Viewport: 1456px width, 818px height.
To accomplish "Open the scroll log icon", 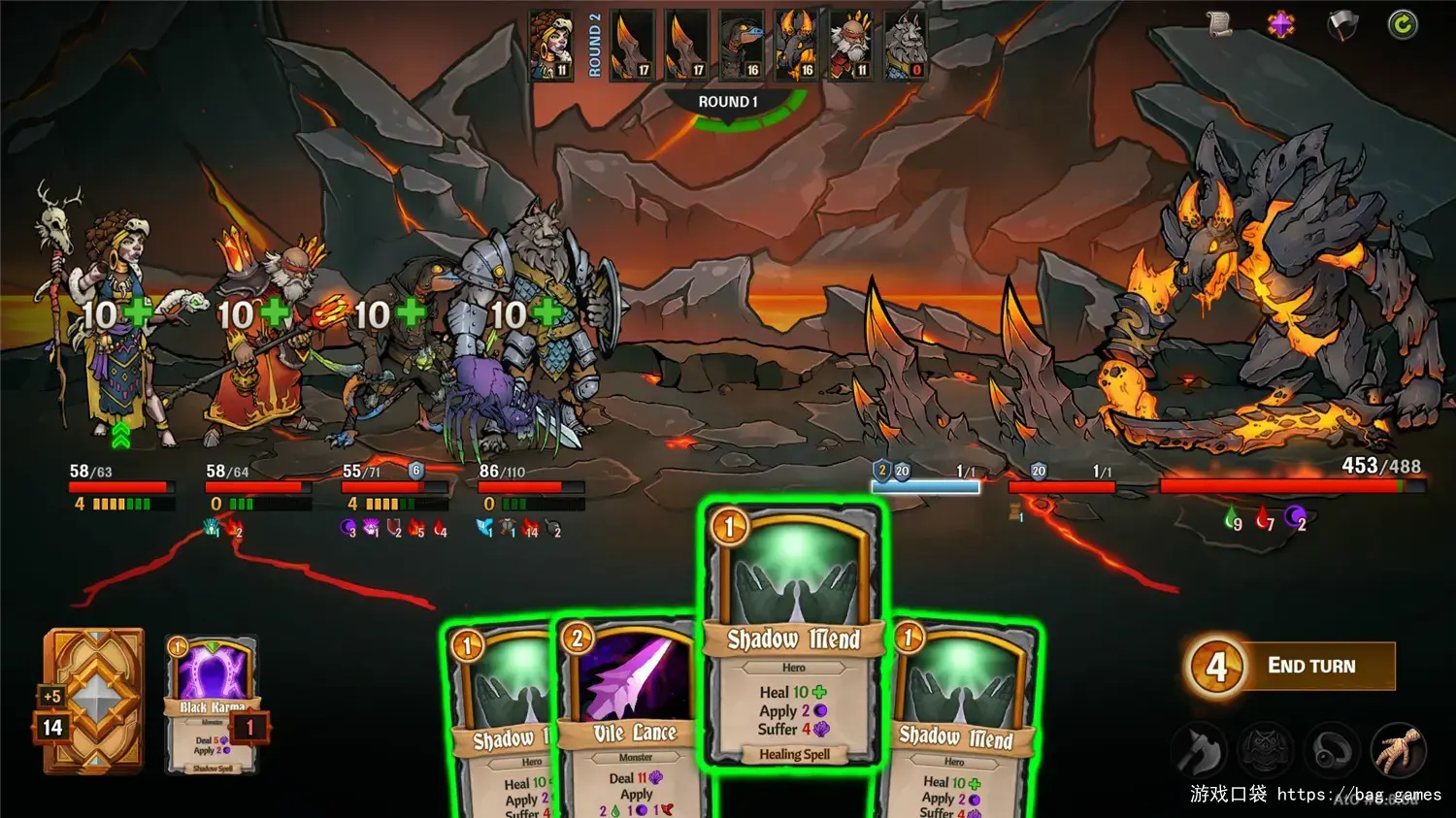I will (x=1219, y=24).
